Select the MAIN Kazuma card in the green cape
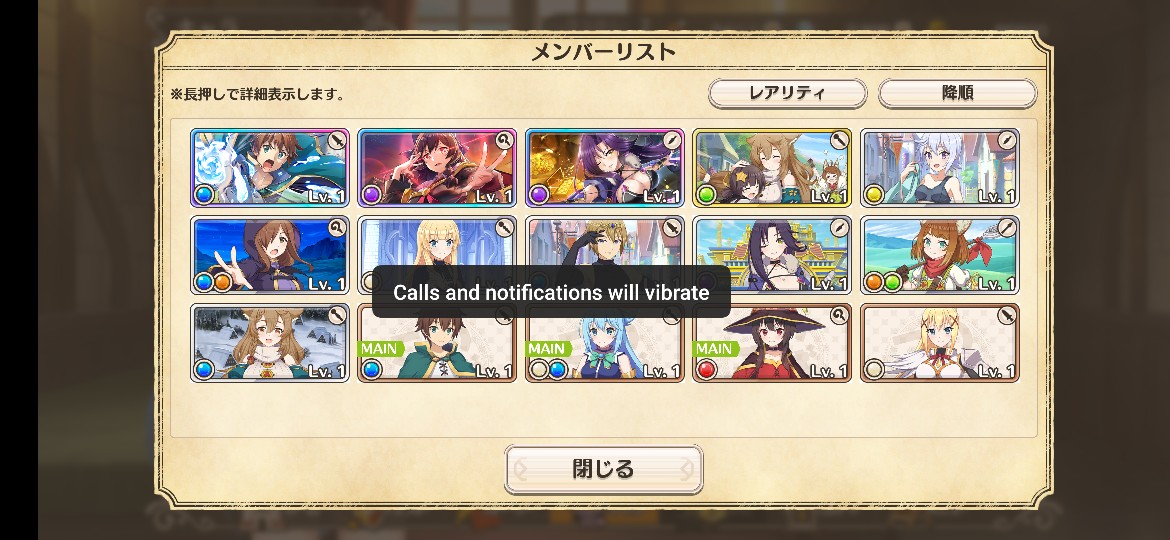Viewport: 1170px width, 540px height. point(437,345)
